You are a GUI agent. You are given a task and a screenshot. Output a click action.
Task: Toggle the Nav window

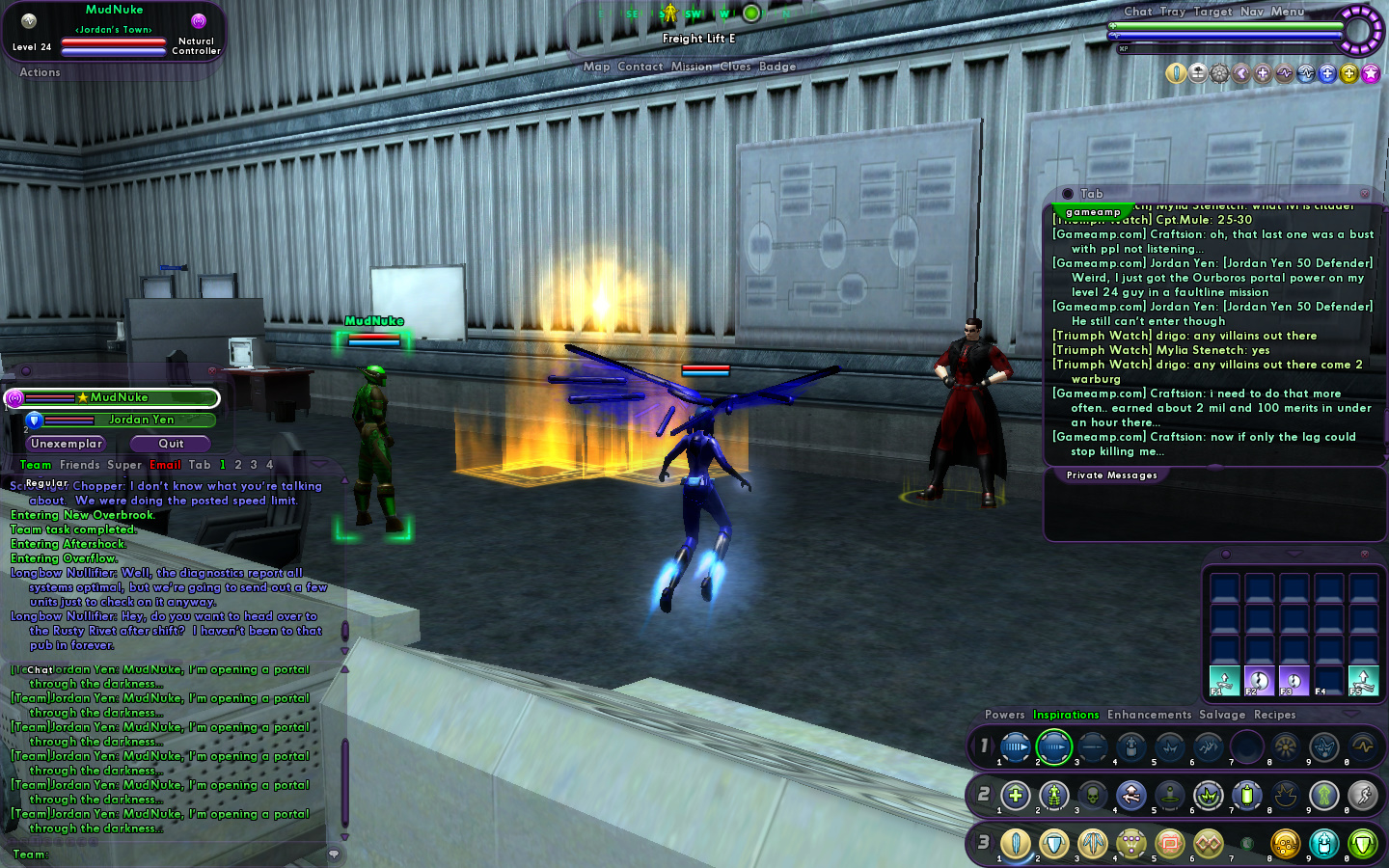1252,12
